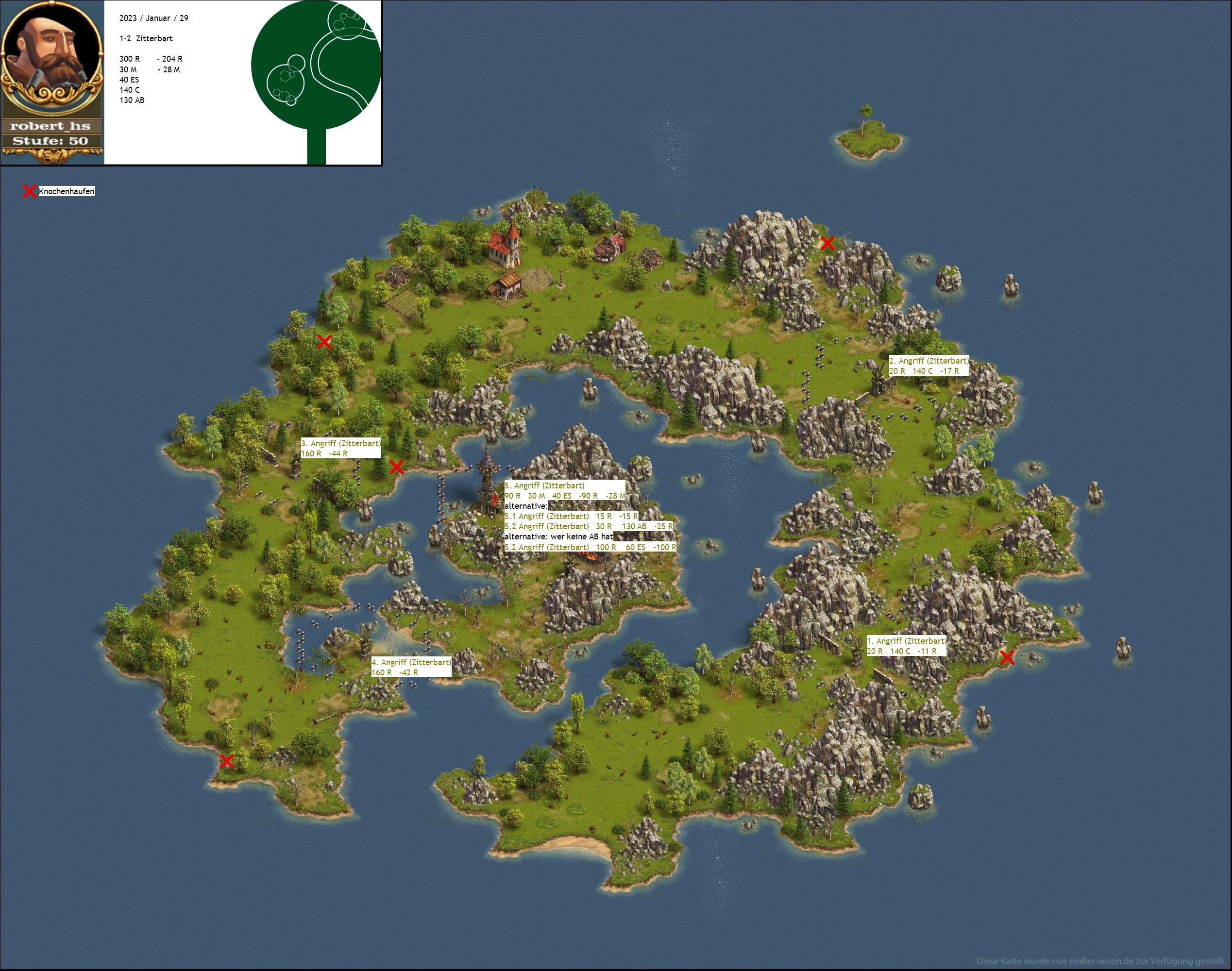Pick the 3. Angriff (Zitterbart) label
The image size is (1232, 971).
pos(340,443)
